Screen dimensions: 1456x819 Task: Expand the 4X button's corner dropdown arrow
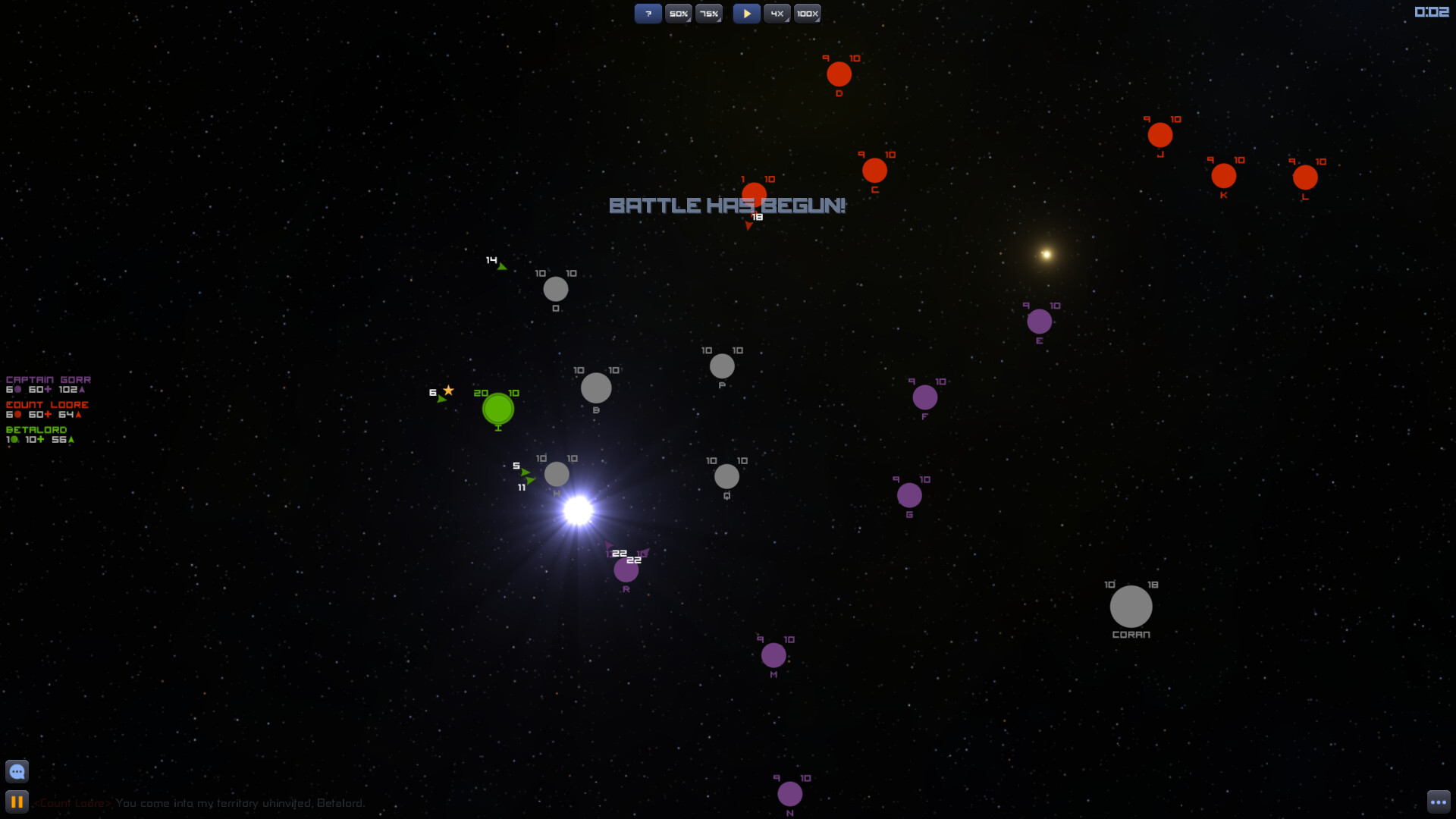786,21
